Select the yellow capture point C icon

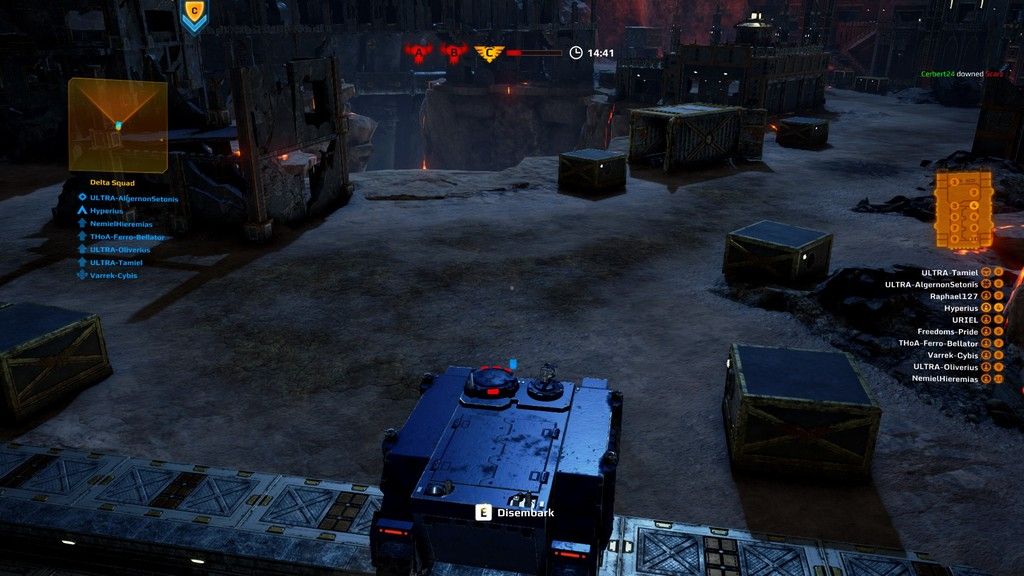489,53
